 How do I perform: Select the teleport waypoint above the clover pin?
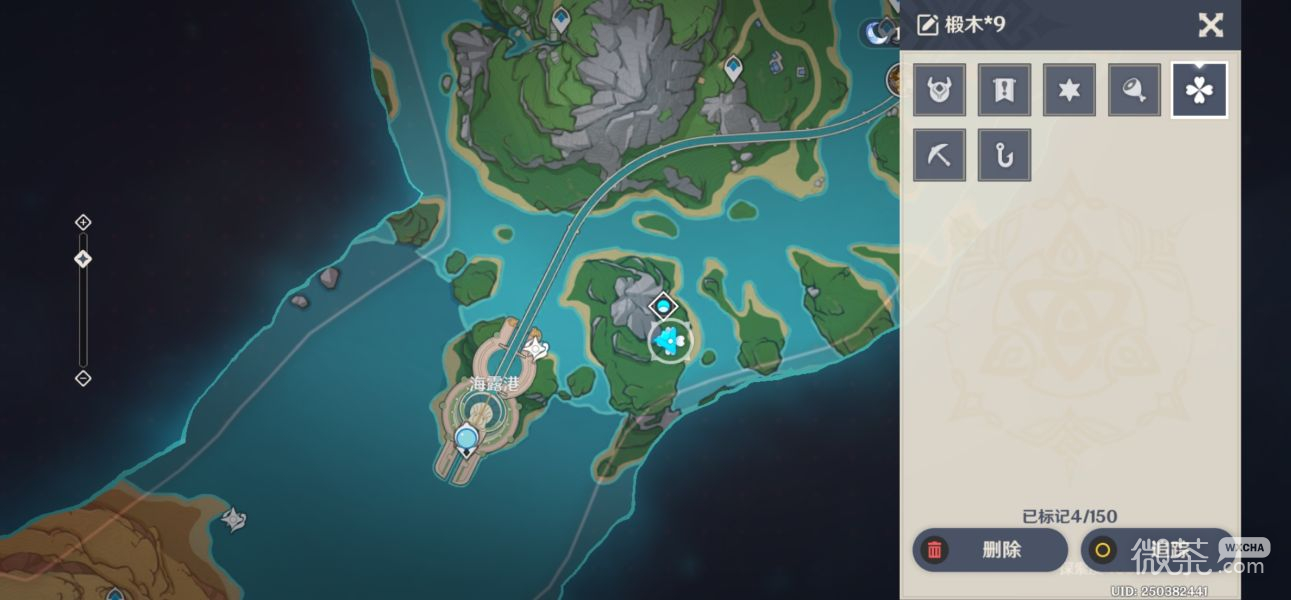663,306
